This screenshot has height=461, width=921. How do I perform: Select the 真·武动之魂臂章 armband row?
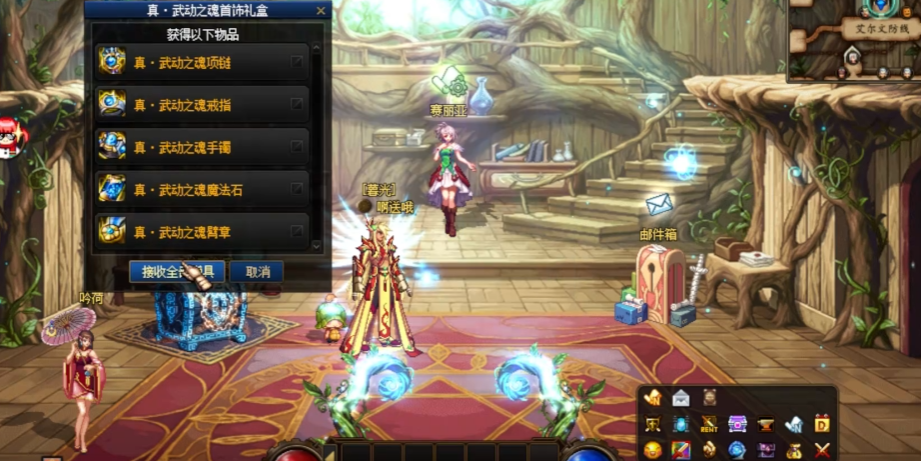(201, 231)
